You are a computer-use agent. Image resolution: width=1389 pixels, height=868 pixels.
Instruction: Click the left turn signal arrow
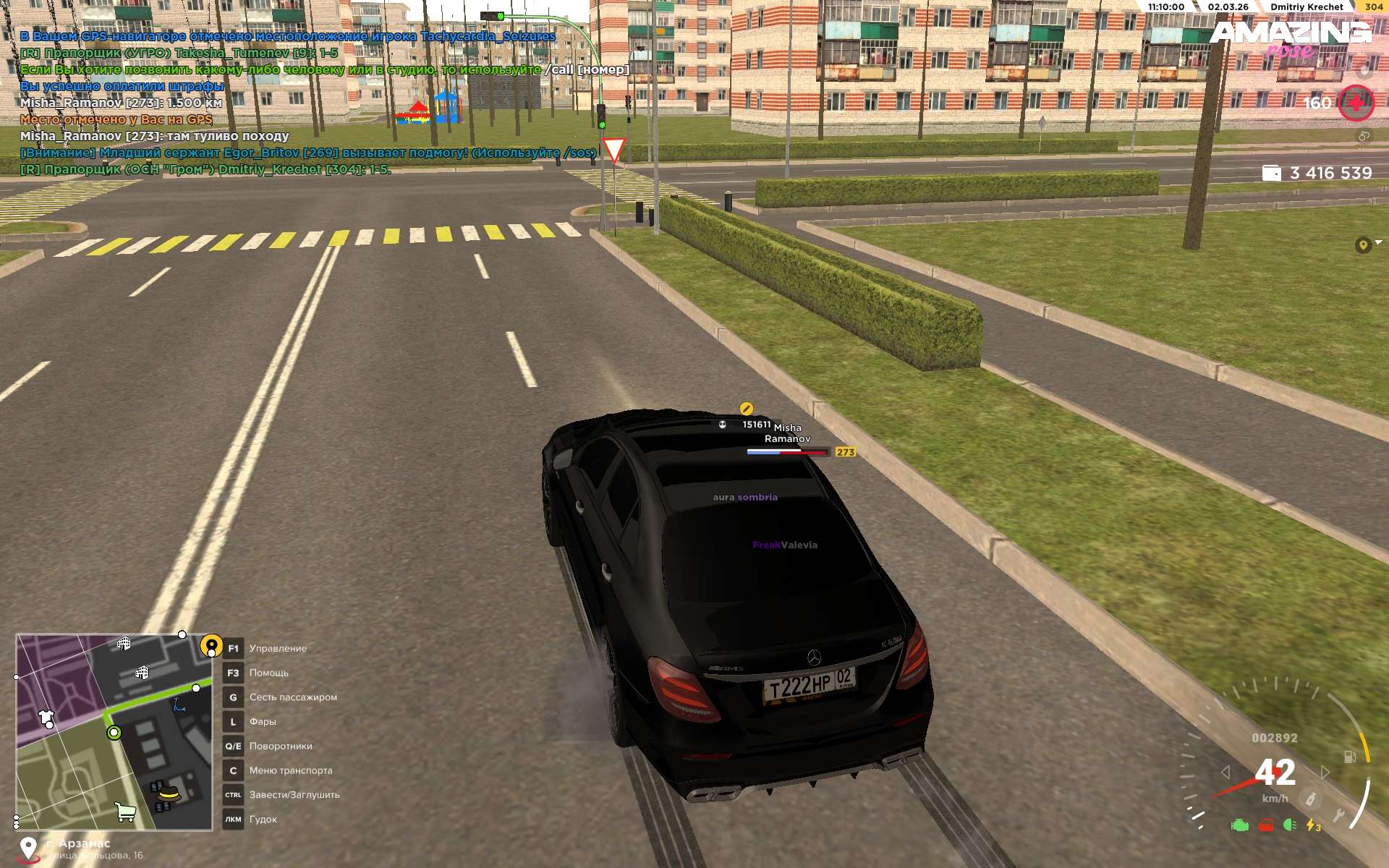pyautogui.click(x=1226, y=773)
